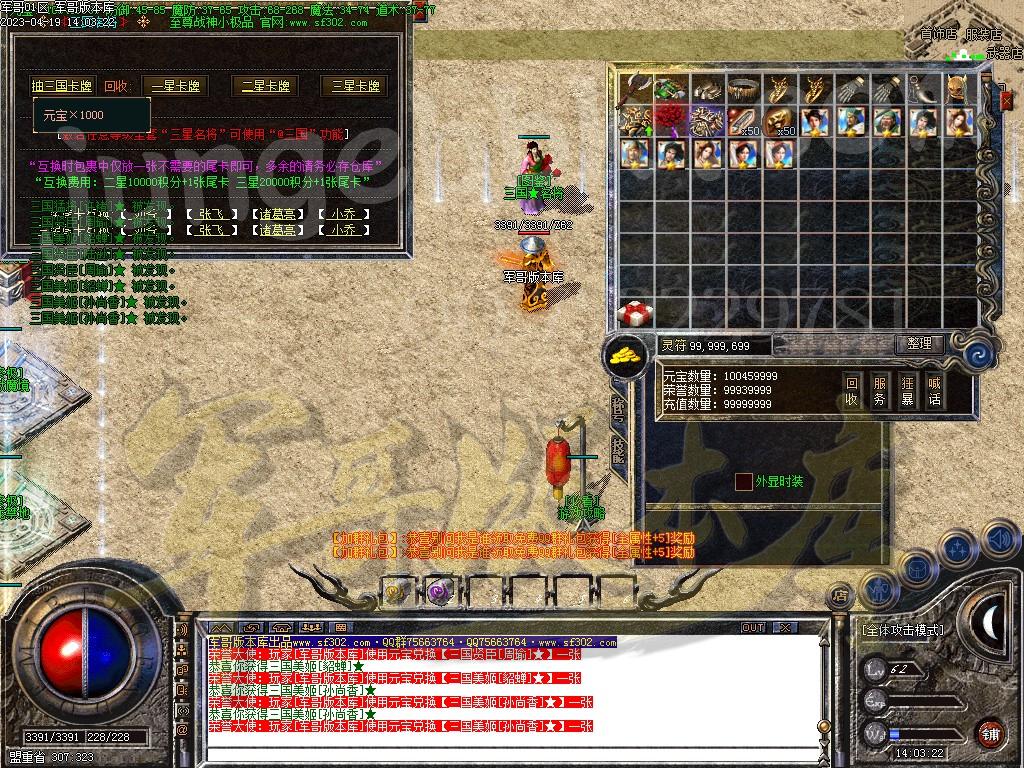Screen dimensions: 1024x768
Task: Open the round red 铺 shop button
Action: click(x=990, y=733)
